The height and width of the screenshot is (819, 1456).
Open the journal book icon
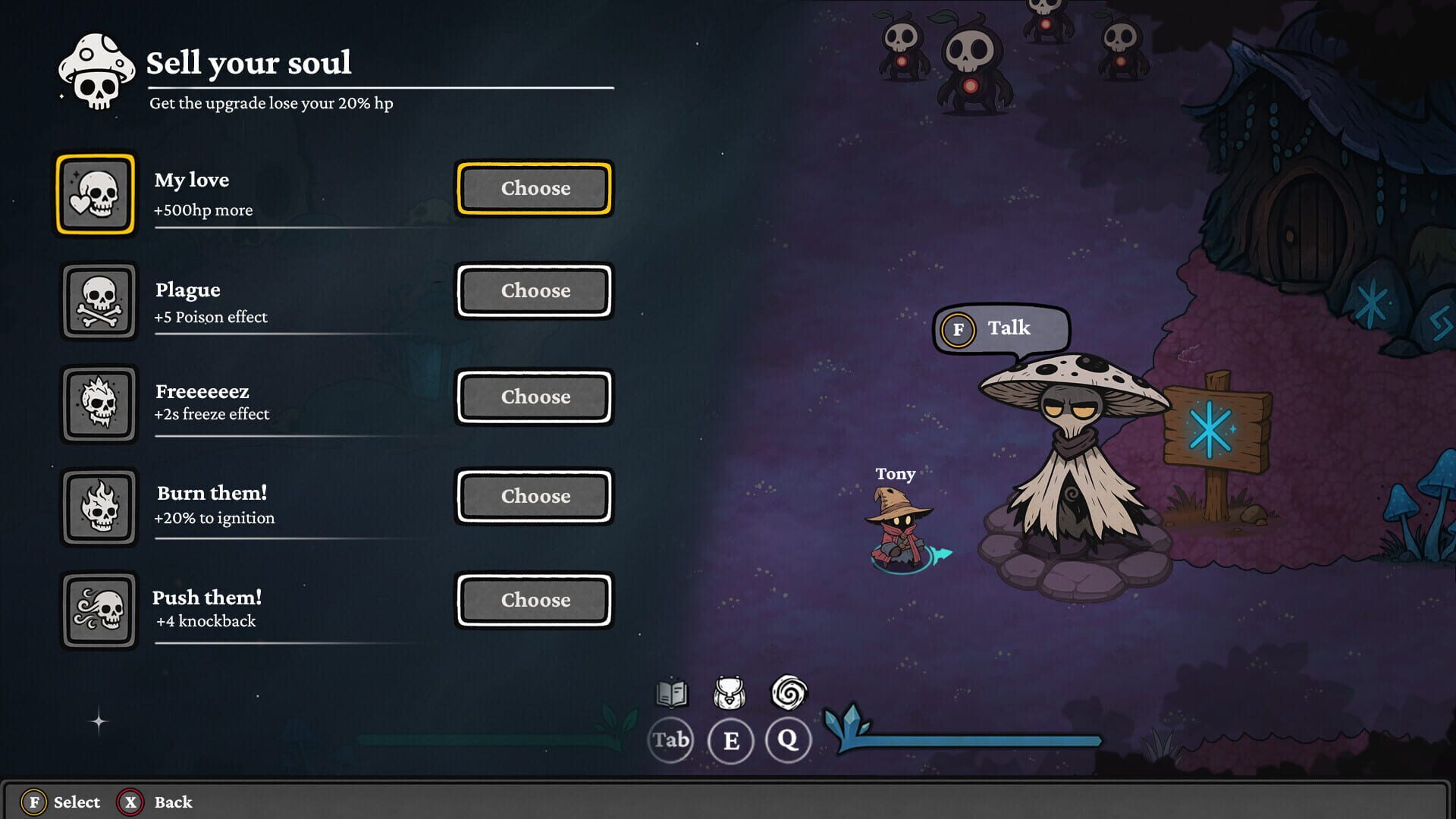pos(671,693)
